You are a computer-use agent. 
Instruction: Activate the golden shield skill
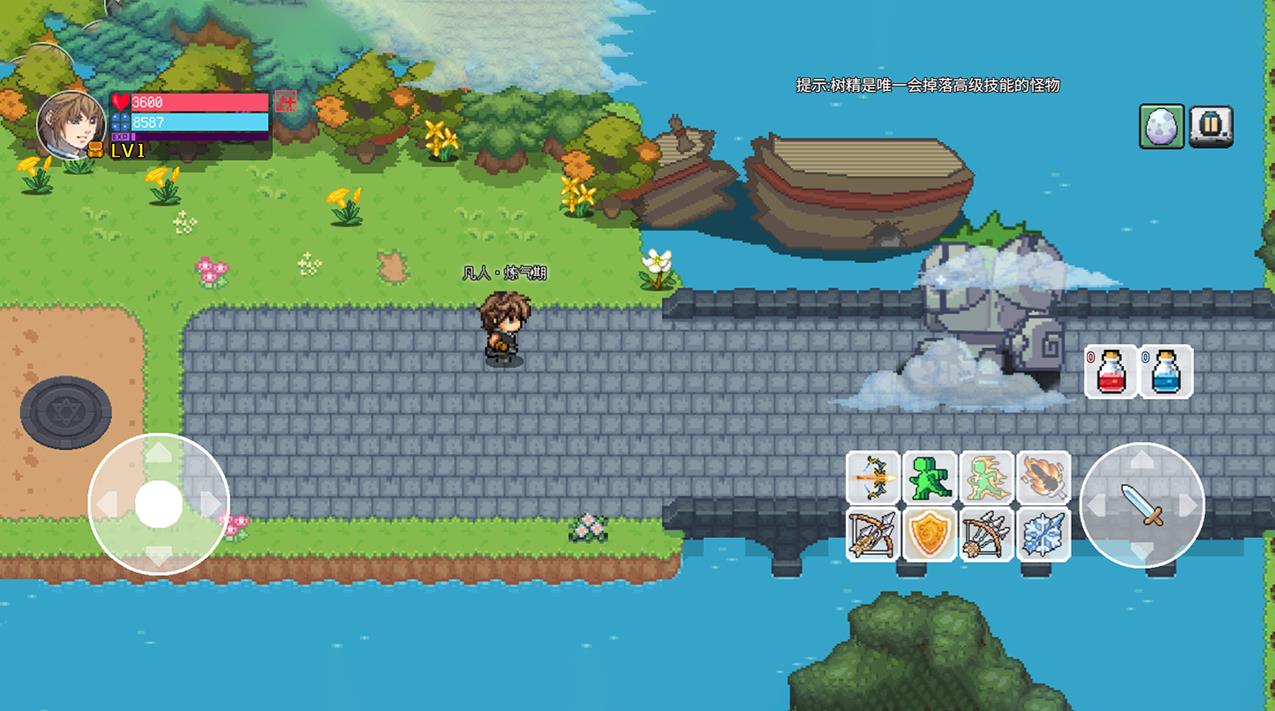[x=929, y=534]
